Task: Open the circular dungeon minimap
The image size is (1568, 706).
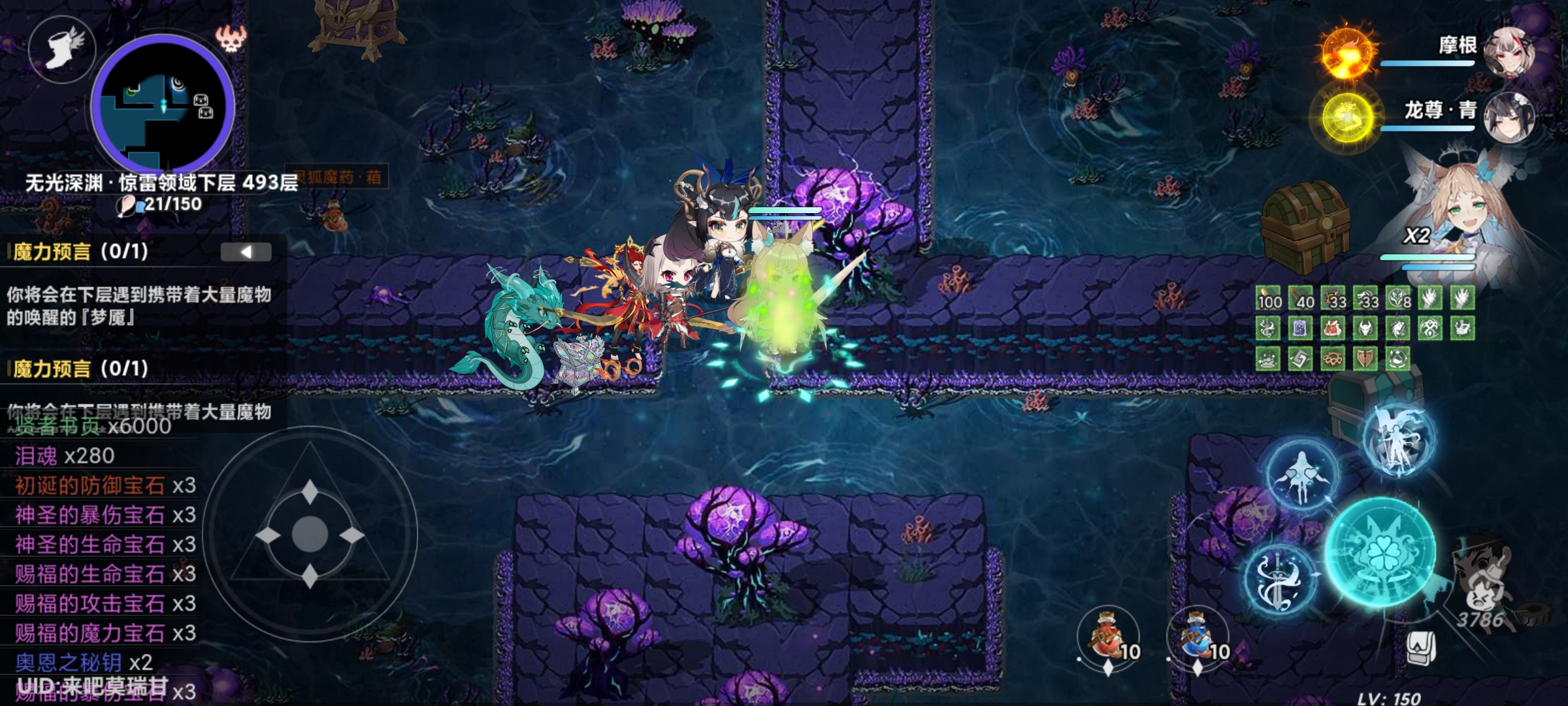Action: [163, 105]
